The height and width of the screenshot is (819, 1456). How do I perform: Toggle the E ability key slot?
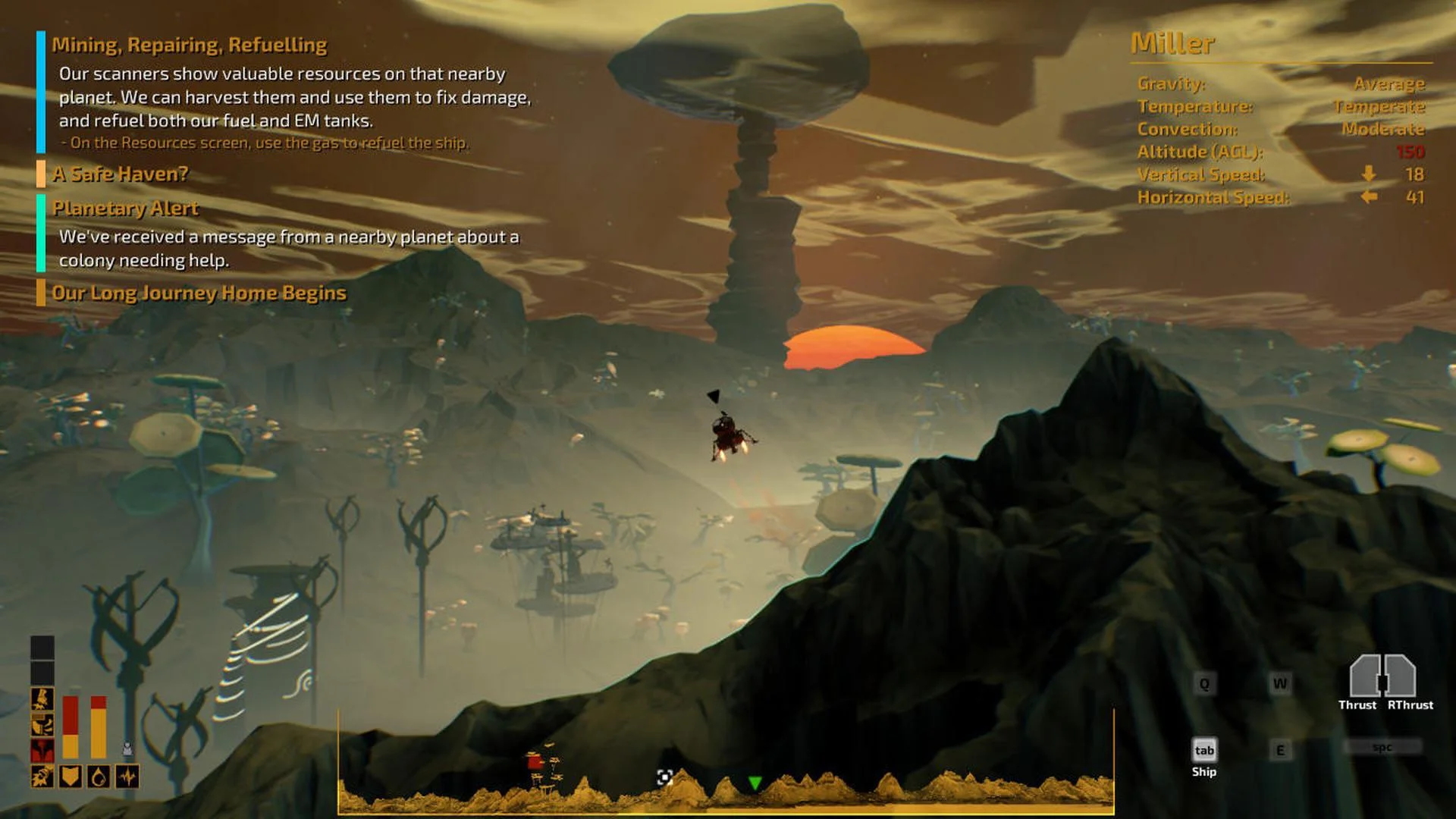1282,749
